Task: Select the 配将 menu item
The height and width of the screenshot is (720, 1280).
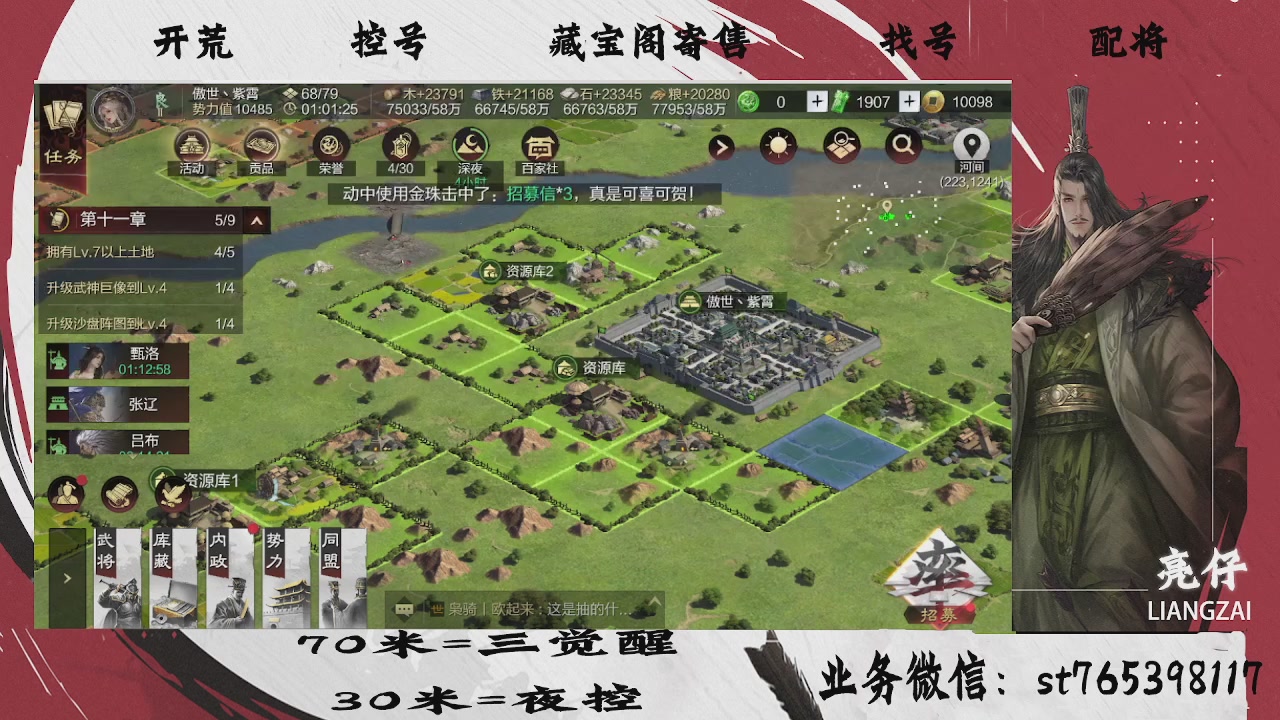Action: pyautogui.click(x=1128, y=42)
